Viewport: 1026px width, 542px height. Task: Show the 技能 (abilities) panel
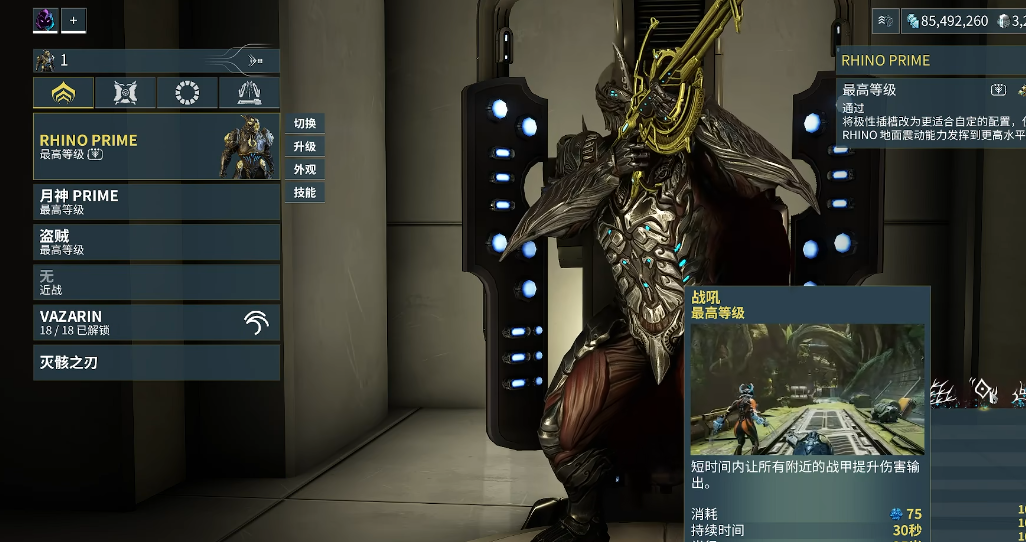tap(305, 193)
